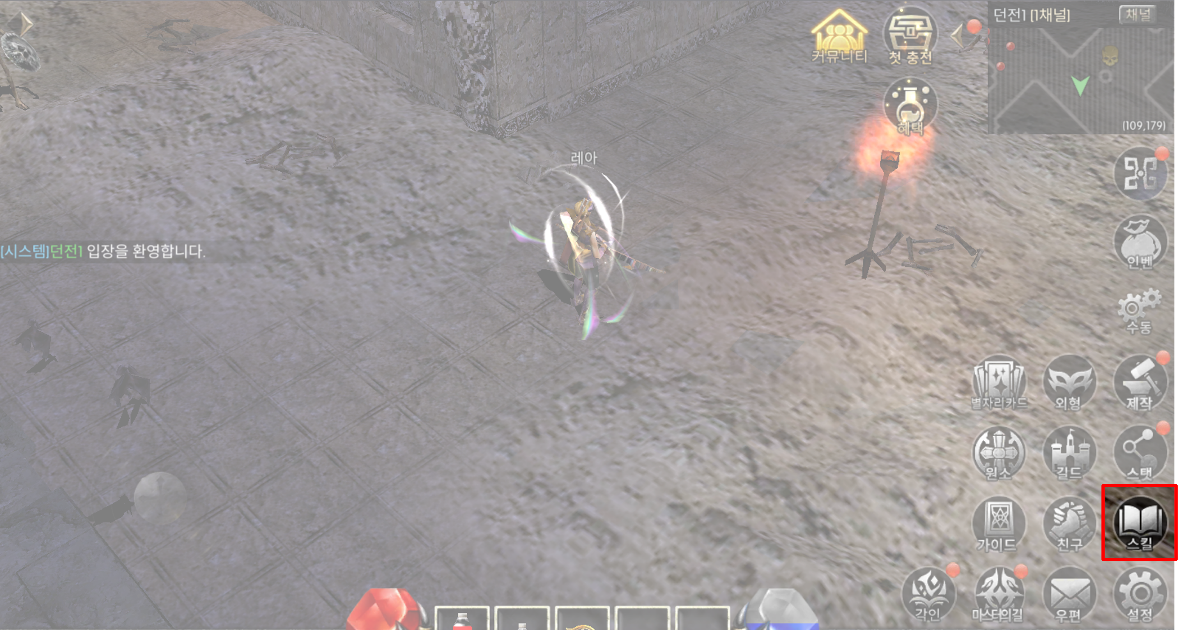Screen dimensions: 1178x630
Task: Open the 첫 충전 (First Recharge) chest
Action: point(910,38)
